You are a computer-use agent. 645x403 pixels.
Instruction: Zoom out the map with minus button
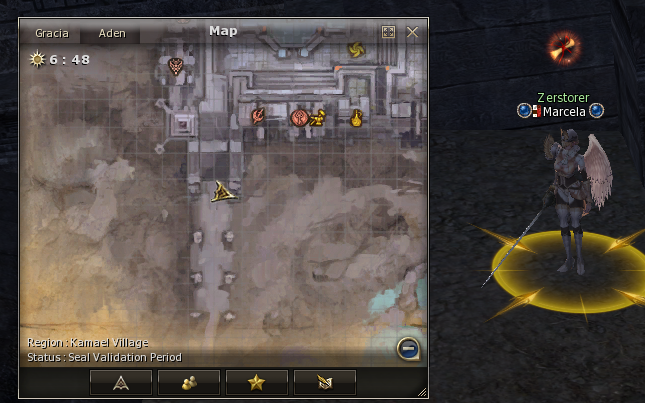[x=407, y=348]
